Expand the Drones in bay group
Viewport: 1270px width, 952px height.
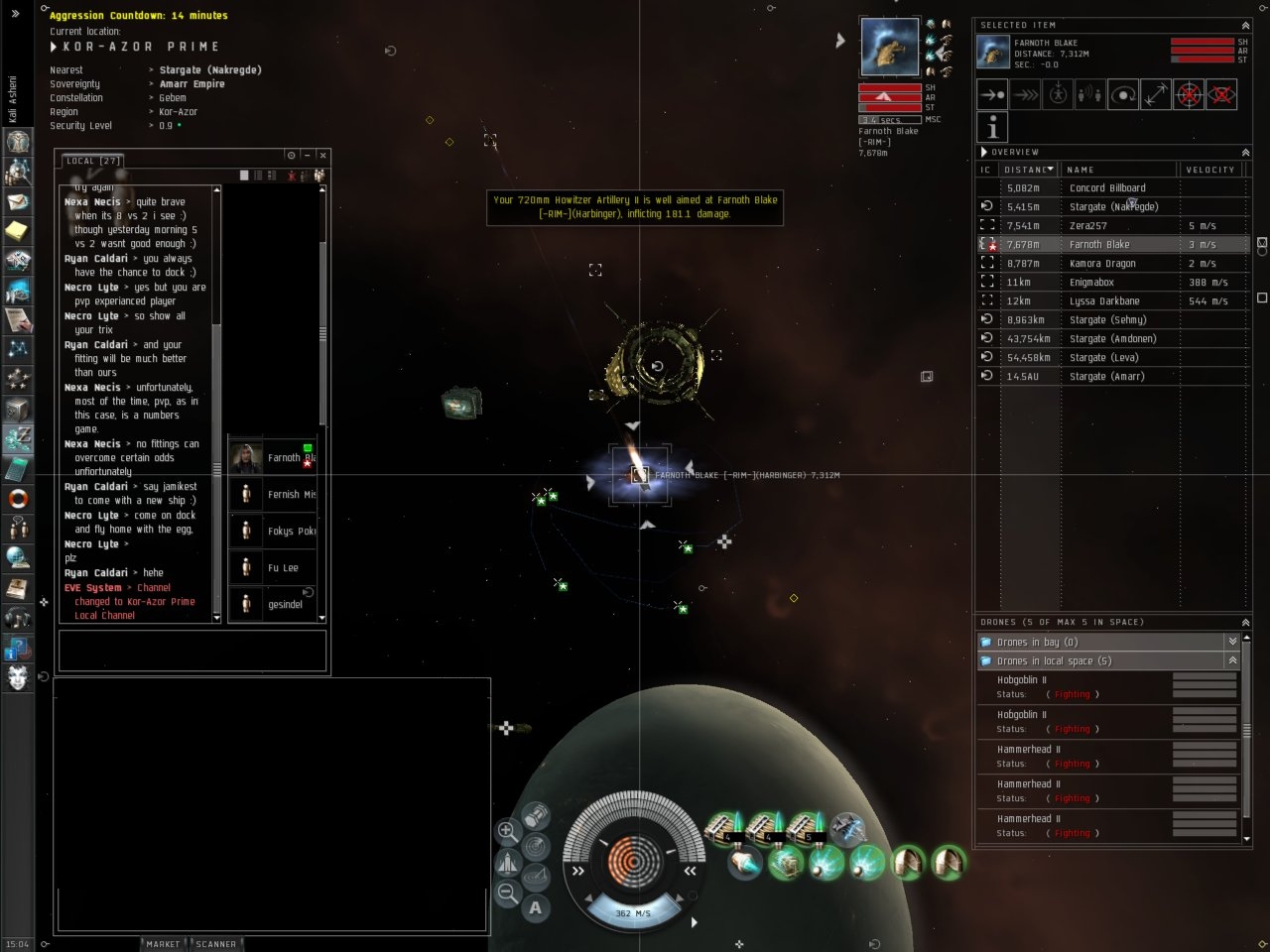(x=1232, y=642)
